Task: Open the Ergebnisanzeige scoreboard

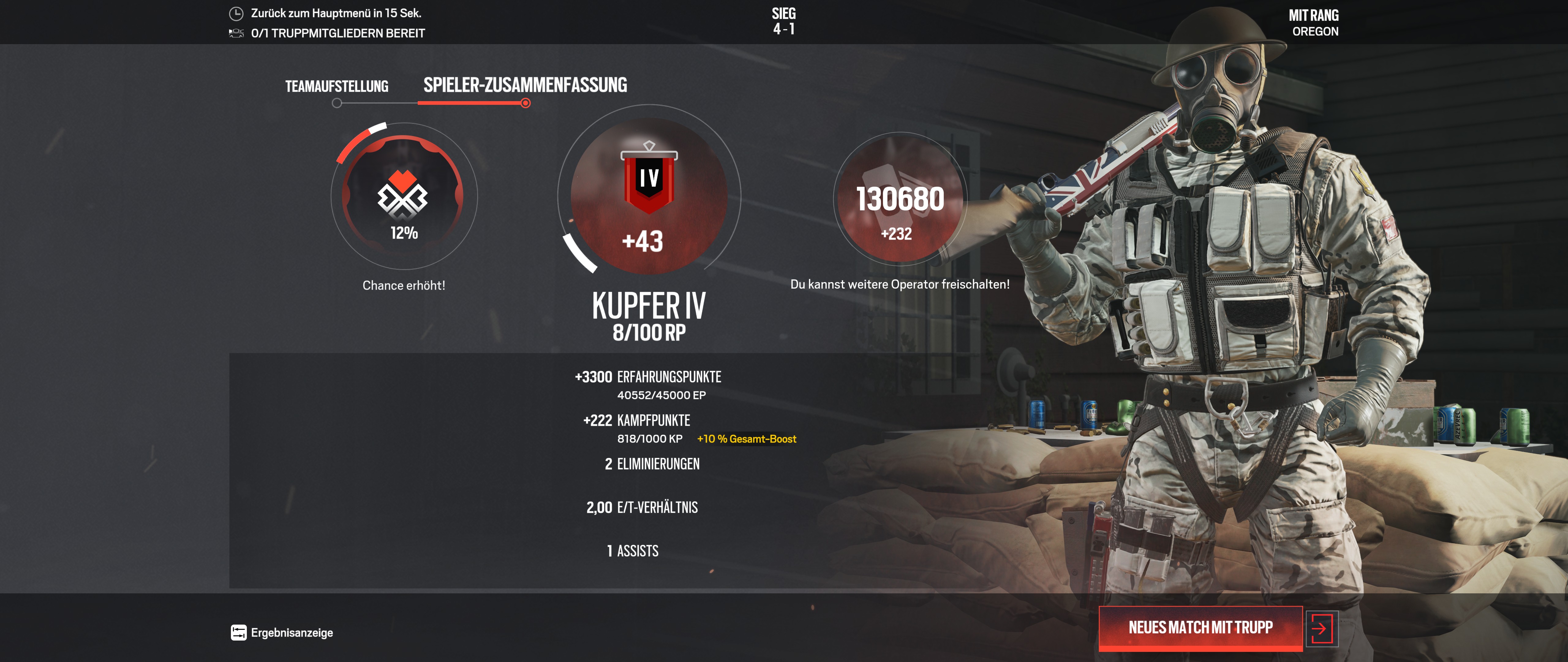Action: tap(282, 633)
